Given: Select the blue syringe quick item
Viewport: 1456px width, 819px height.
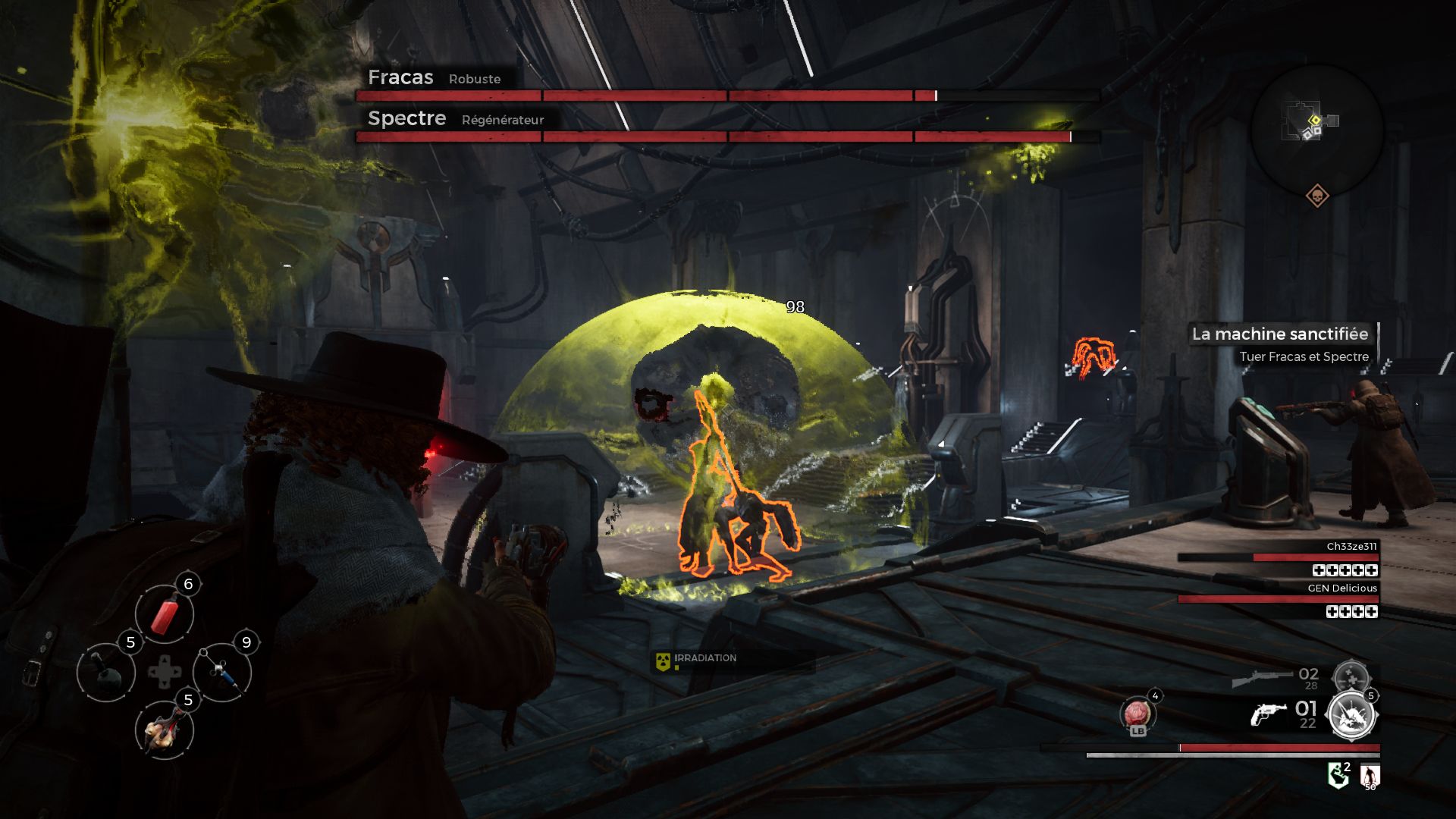Looking at the screenshot, I should tap(222, 672).
